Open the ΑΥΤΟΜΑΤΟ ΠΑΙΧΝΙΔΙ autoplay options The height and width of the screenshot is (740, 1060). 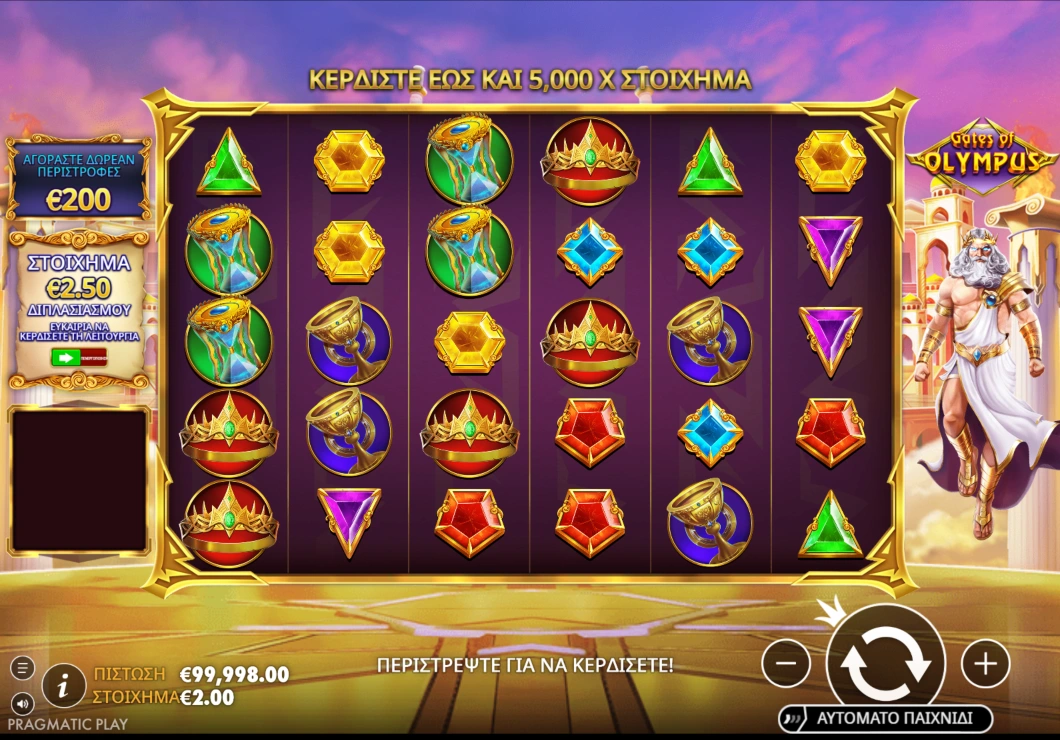coord(886,718)
